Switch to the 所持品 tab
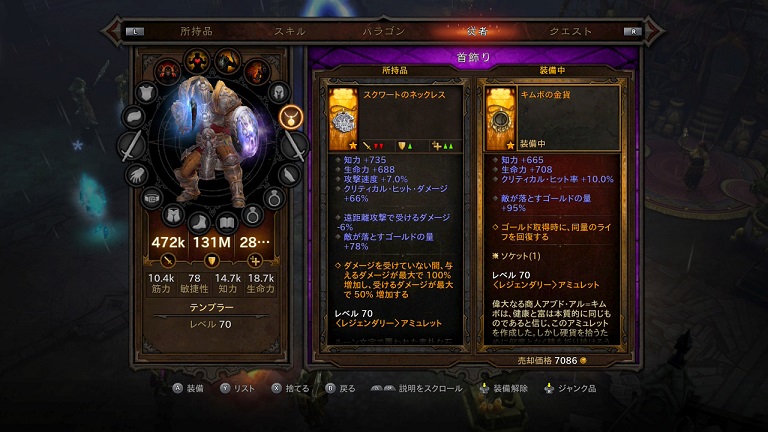The image size is (768, 432). click(195, 31)
